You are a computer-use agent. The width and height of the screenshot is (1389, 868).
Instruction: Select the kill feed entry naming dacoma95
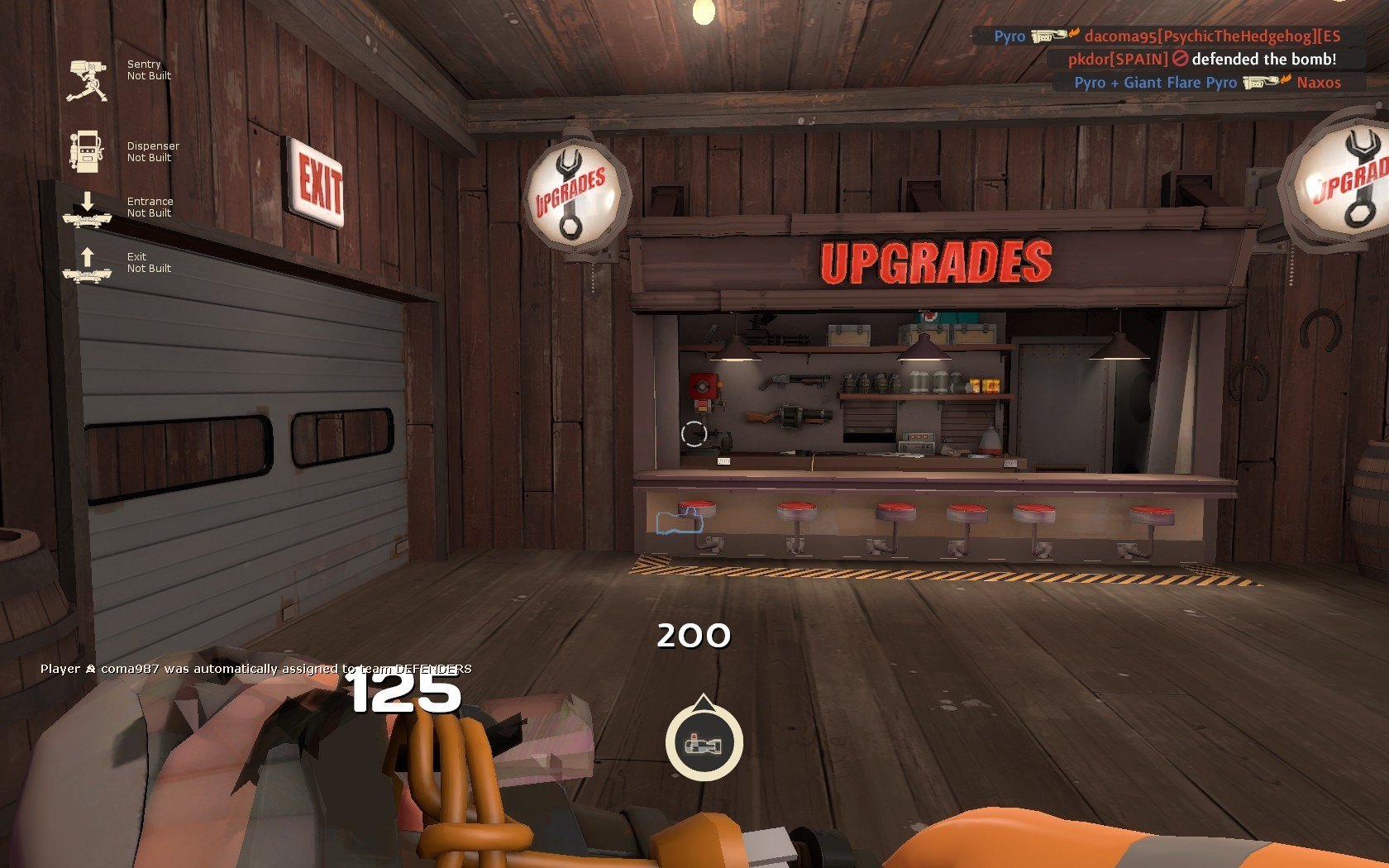click(1167, 36)
